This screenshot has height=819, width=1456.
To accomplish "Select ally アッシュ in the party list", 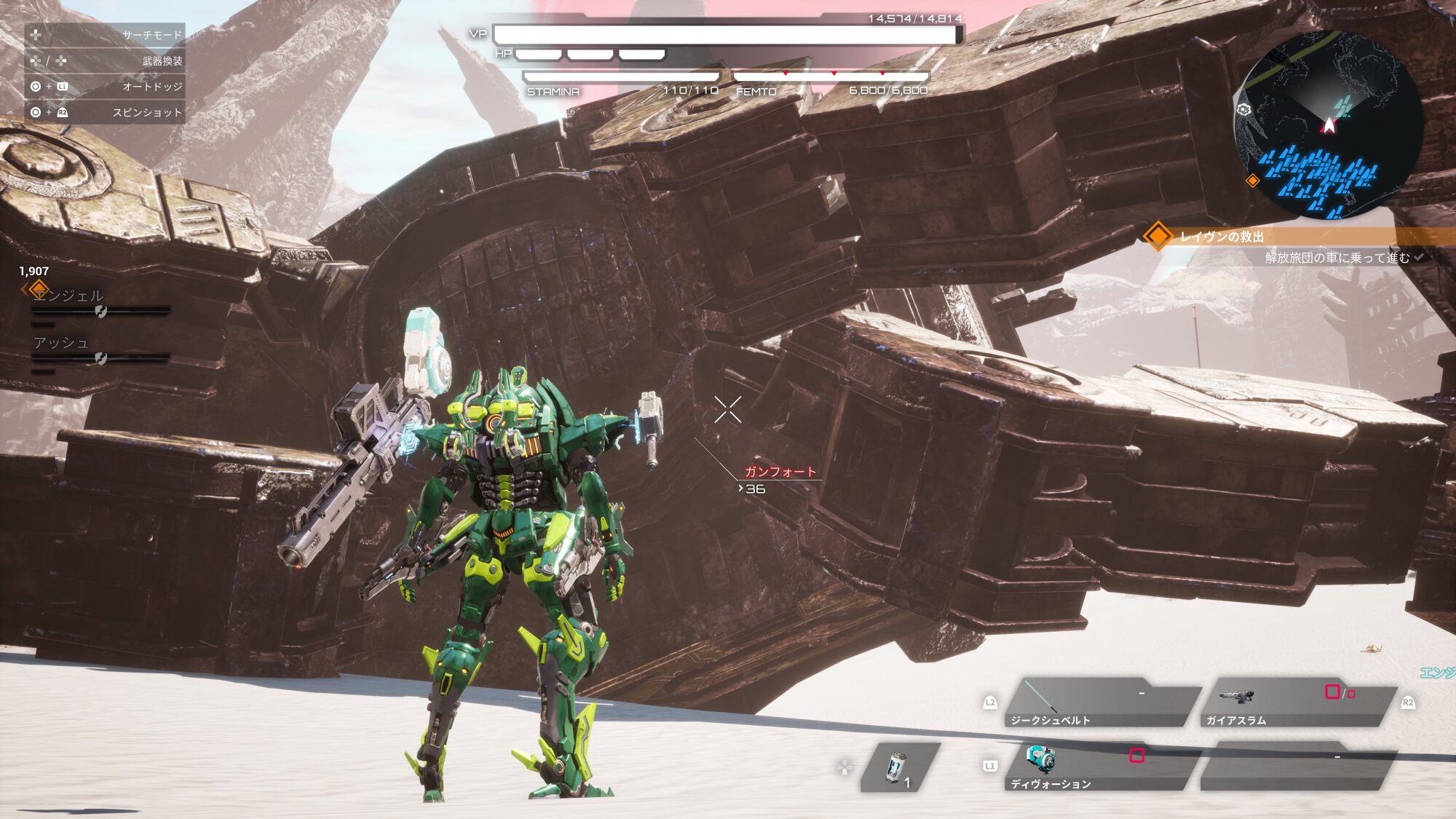I will tap(61, 343).
